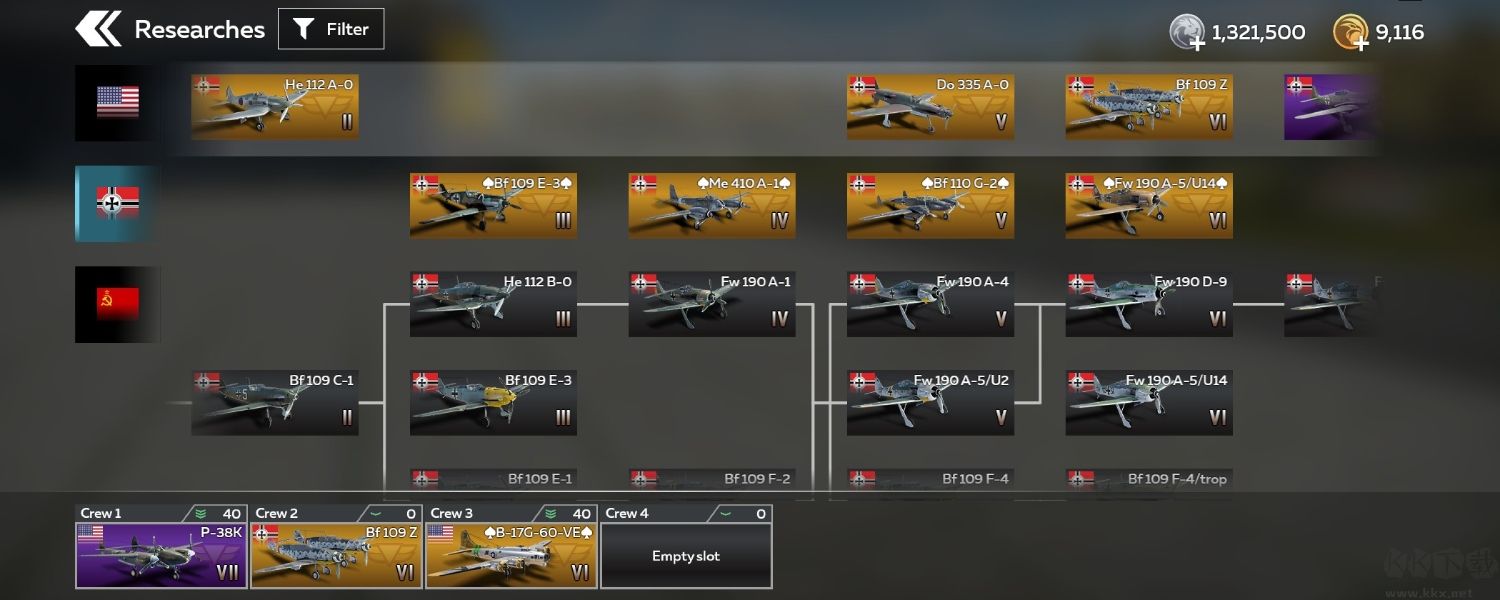This screenshot has width=1500, height=600.
Task: Switch to the USA nation tab
Action: (x=117, y=102)
